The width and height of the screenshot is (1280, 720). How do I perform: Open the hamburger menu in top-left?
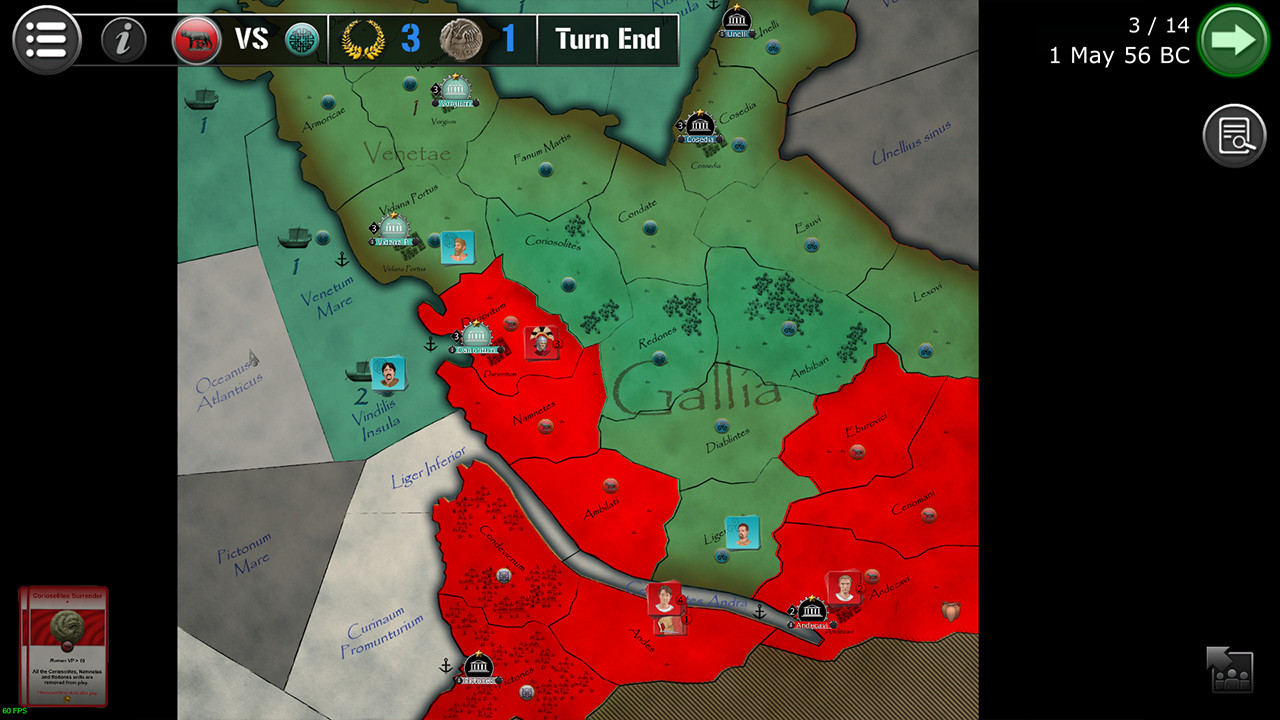(x=45, y=39)
